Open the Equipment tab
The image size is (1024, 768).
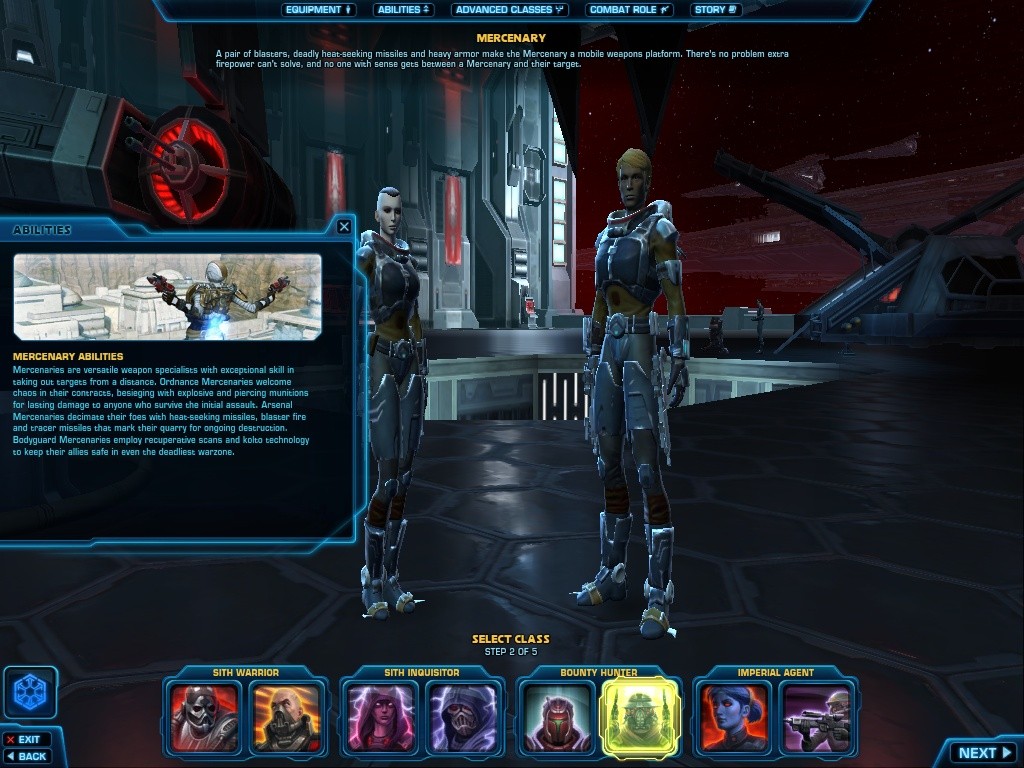point(319,10)
